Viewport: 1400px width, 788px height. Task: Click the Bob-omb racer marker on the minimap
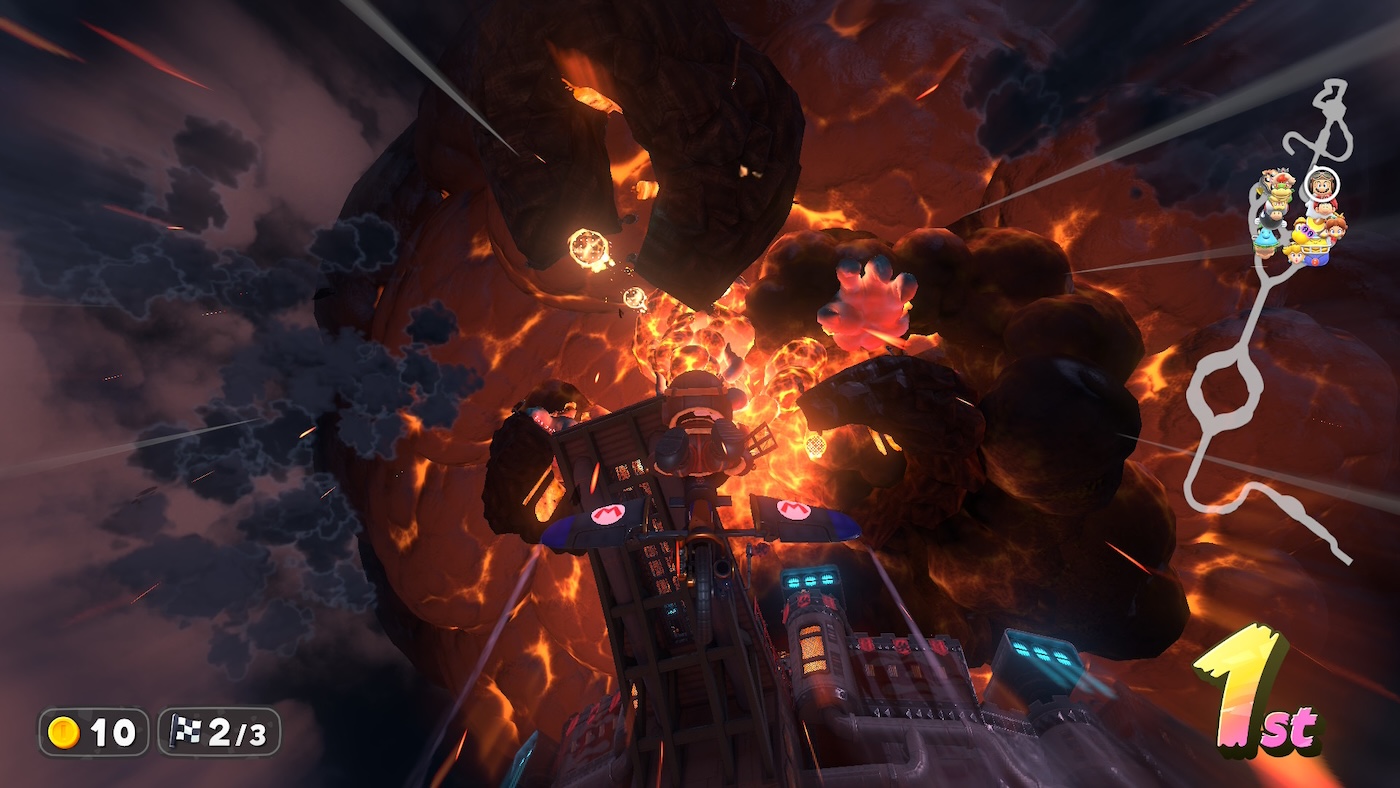click(x=1272, y=222)
